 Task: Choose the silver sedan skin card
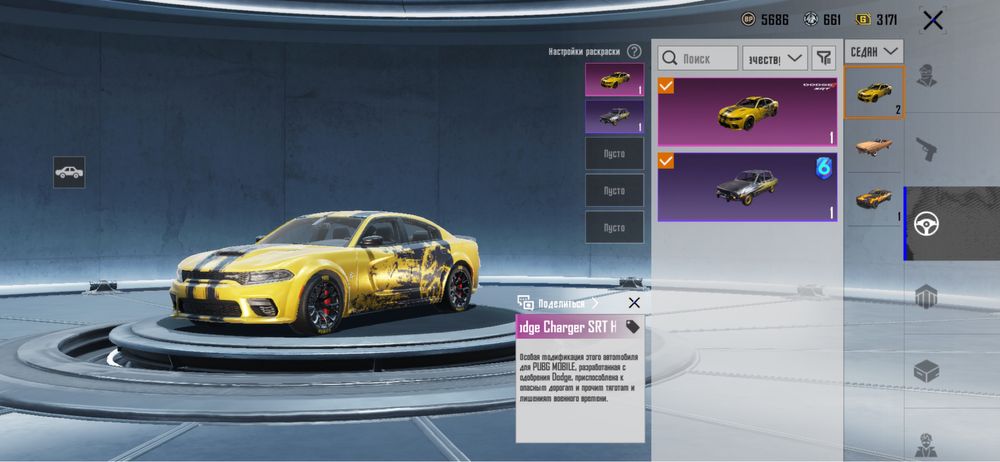(748, 186)
